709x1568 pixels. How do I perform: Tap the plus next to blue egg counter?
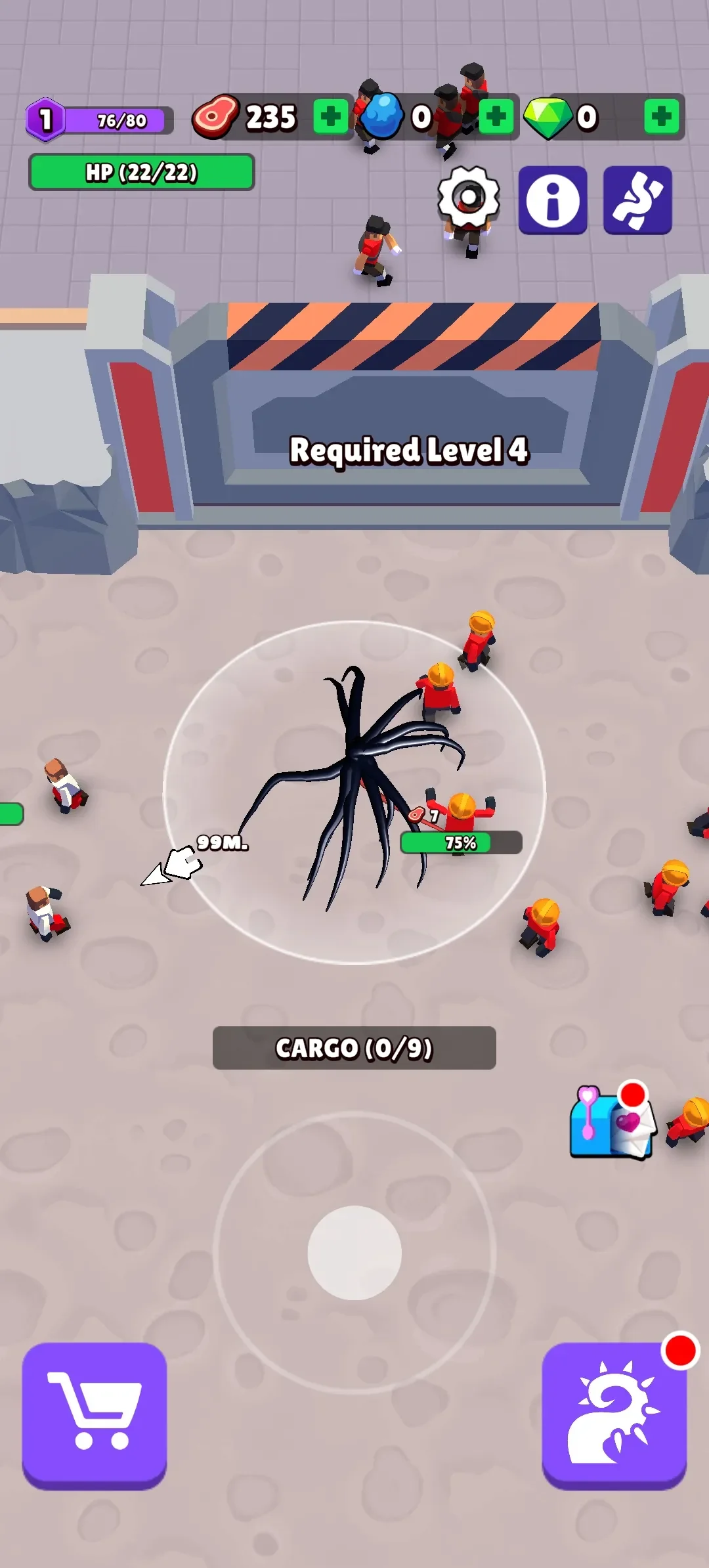[496, 117]
